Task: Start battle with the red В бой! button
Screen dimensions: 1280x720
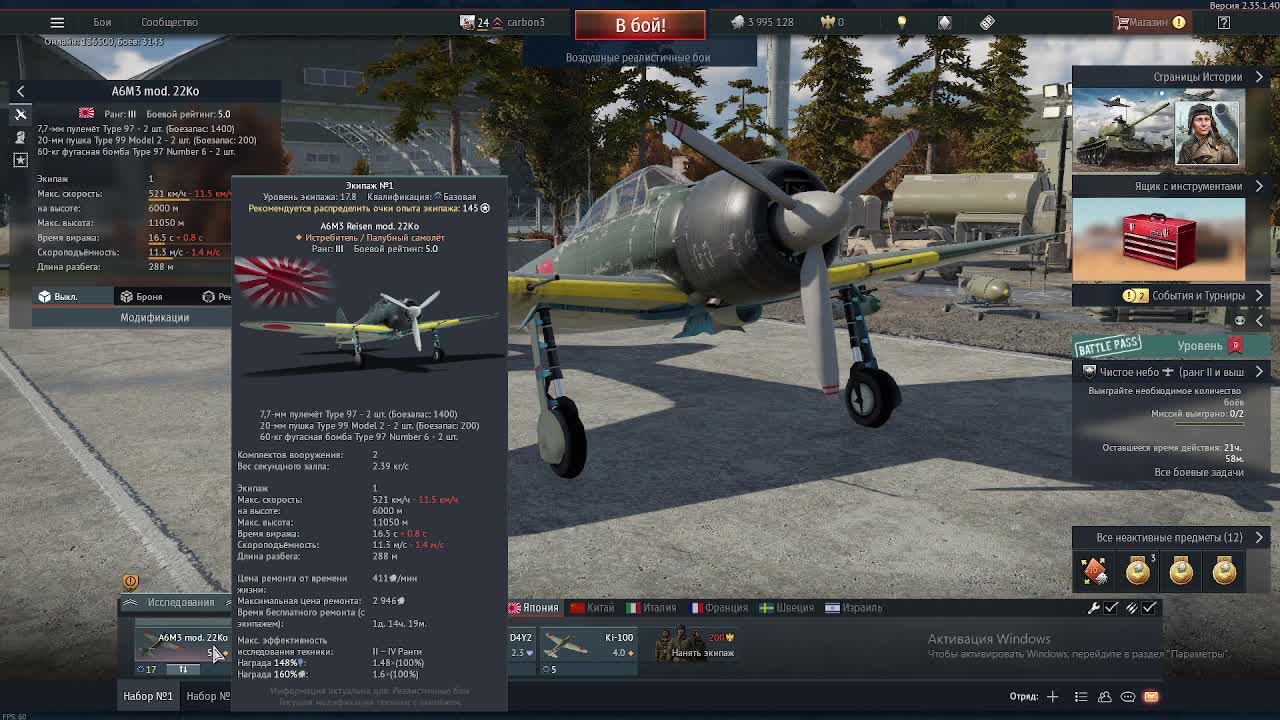Action: tap(640, 25)
